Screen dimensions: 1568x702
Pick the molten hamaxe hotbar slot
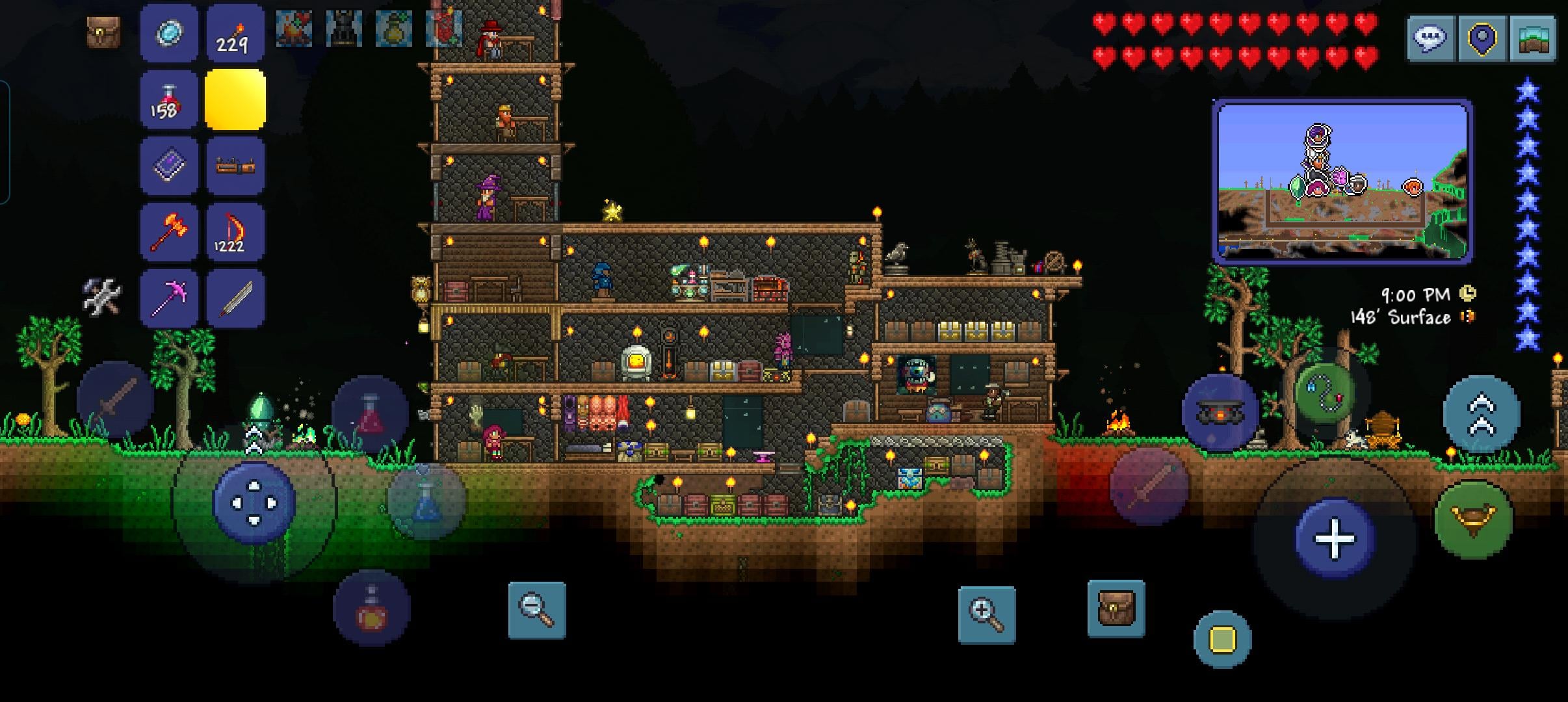[169, 232]
